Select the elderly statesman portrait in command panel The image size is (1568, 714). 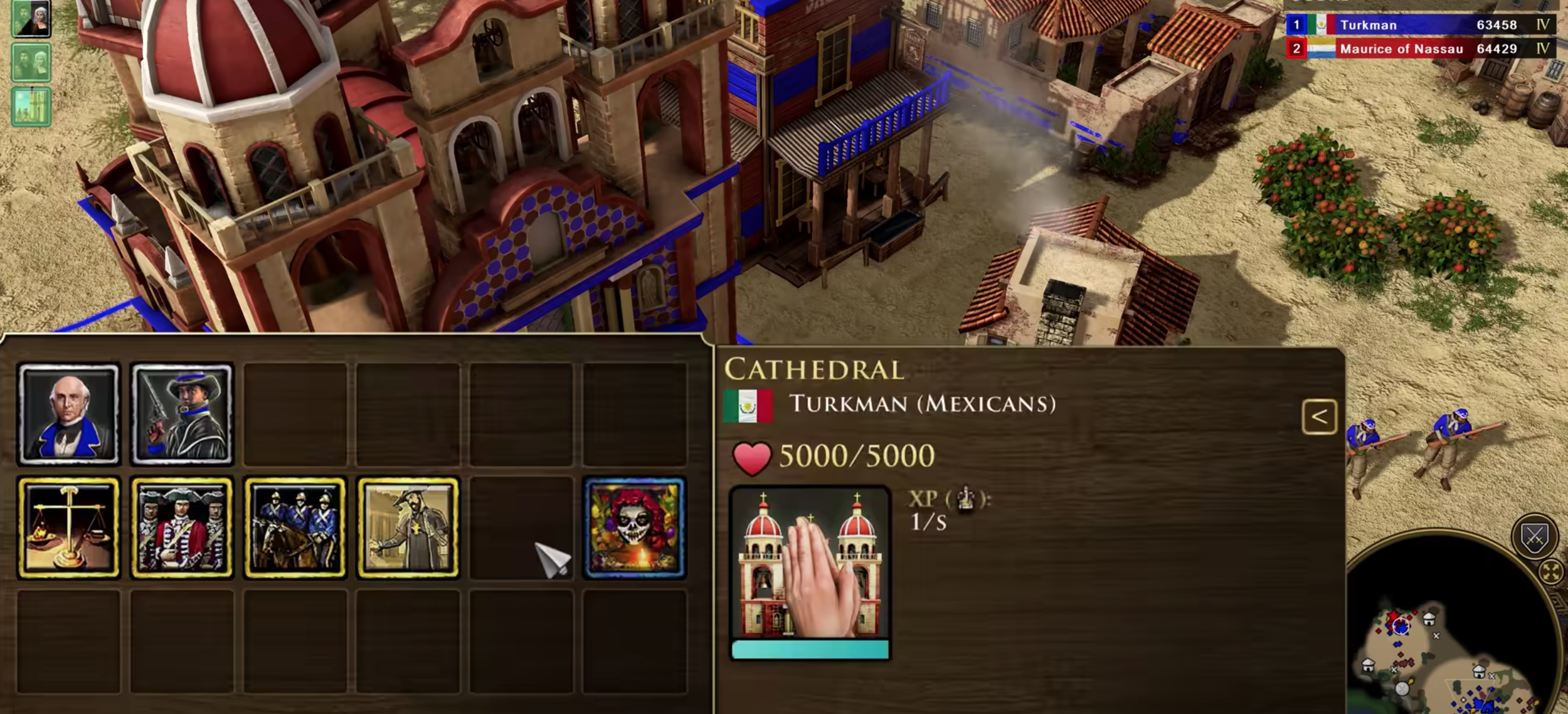click(68, 414)
